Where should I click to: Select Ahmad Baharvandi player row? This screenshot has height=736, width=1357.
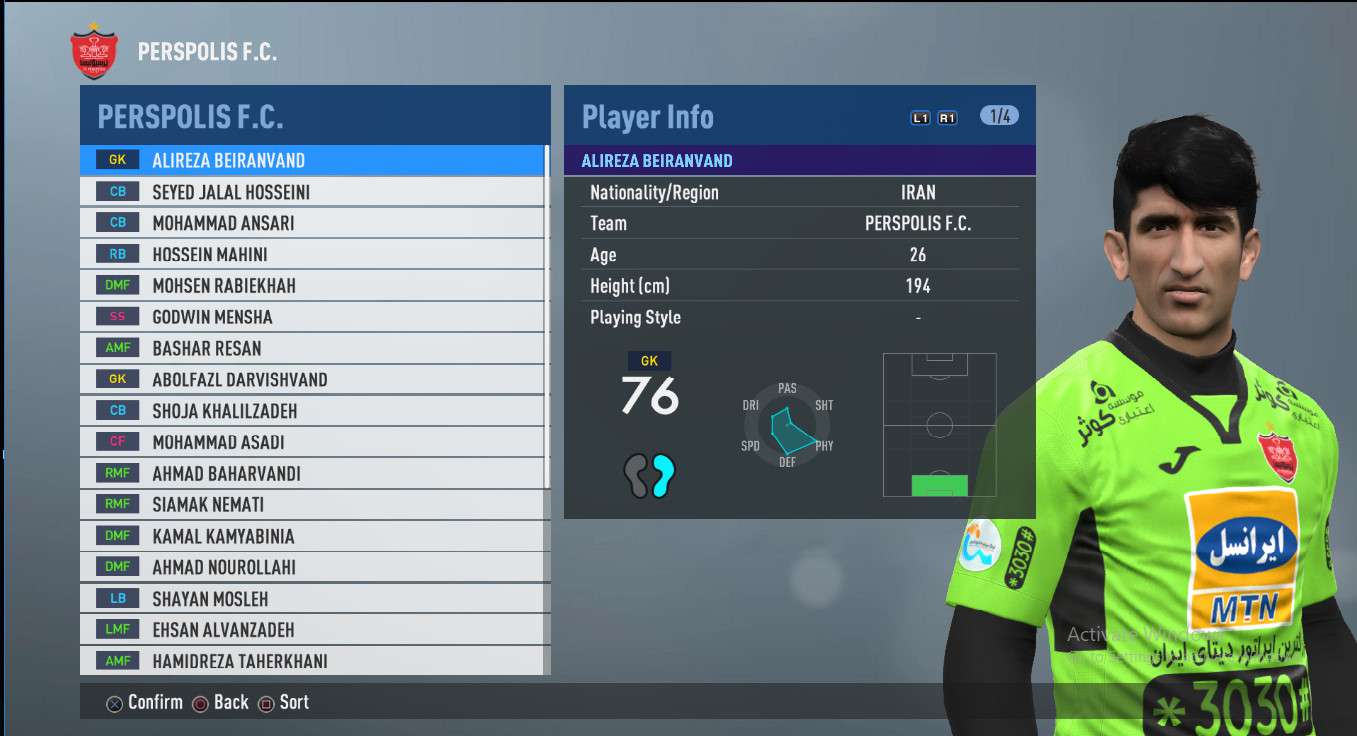pos(313,474)
